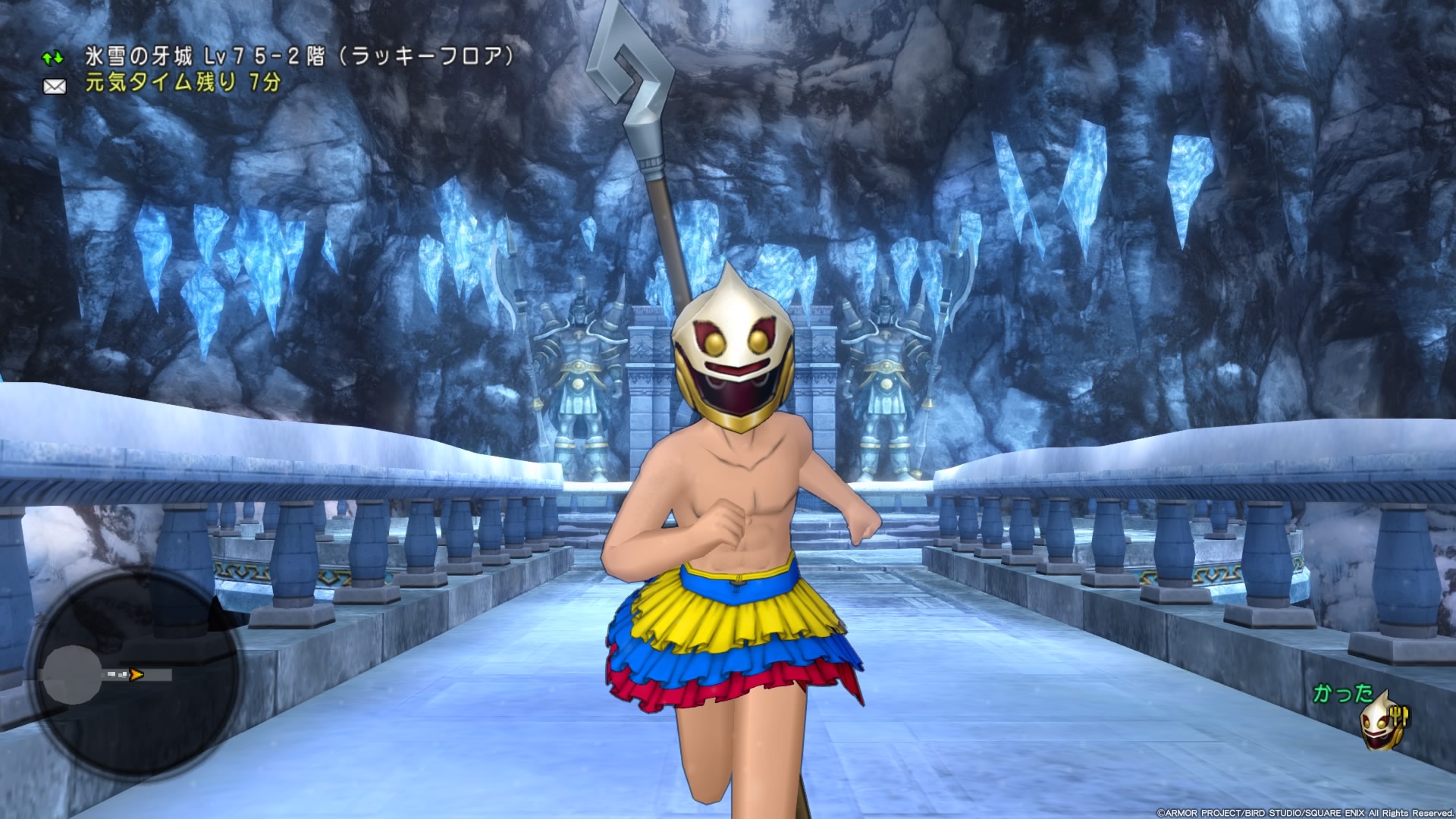This screenshot has width=1456, height=819.
Task: Click the green connection arrows icon
Action: click(53, 58)
